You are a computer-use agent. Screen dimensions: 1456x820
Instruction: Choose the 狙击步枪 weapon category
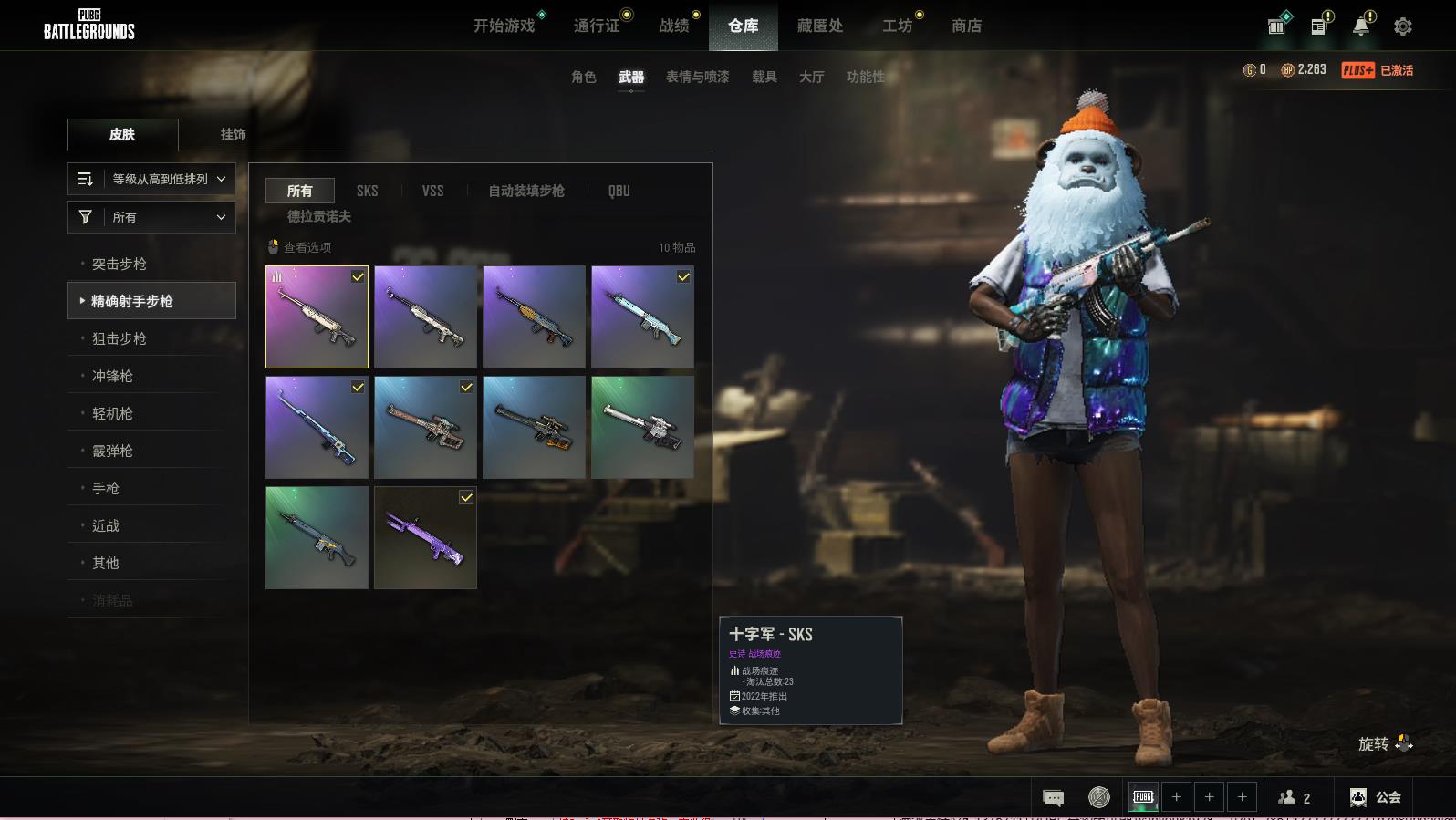(120, 338)
